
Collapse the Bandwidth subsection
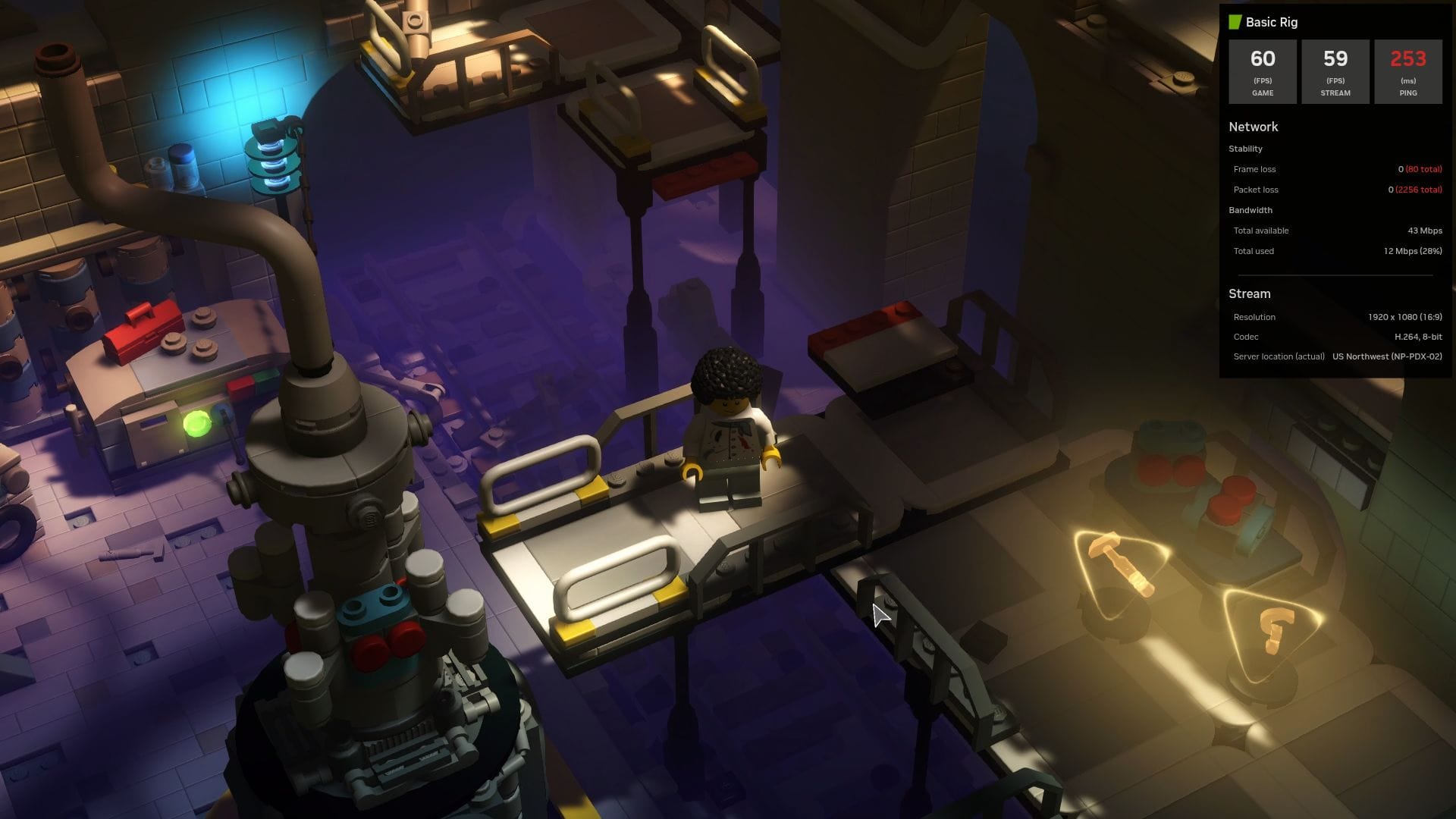coord(1251,210)
